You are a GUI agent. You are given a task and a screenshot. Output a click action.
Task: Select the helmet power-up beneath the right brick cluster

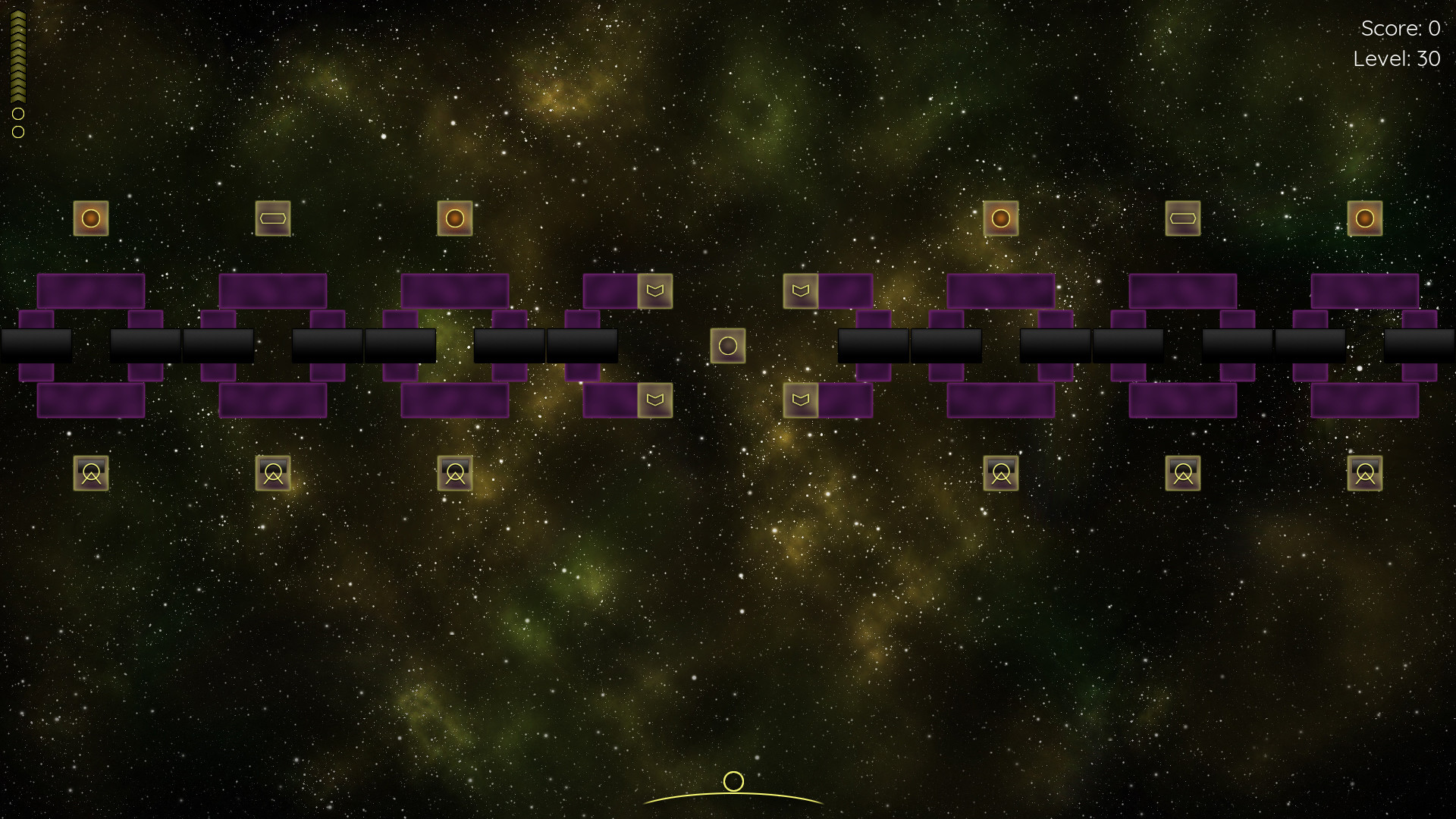tap(1183, 472)
